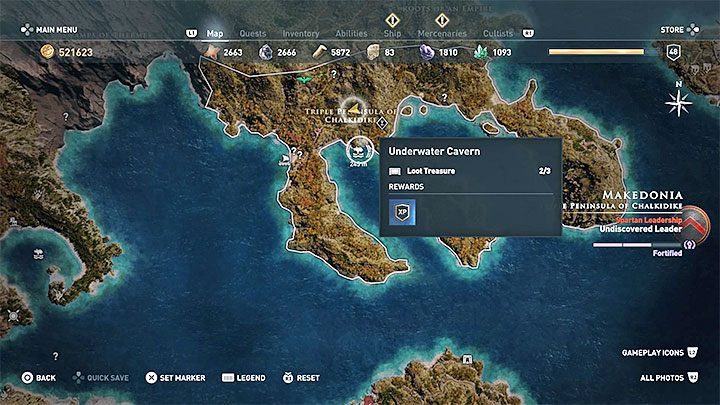
Task: Open the map Legend
Action: [244, 378]
